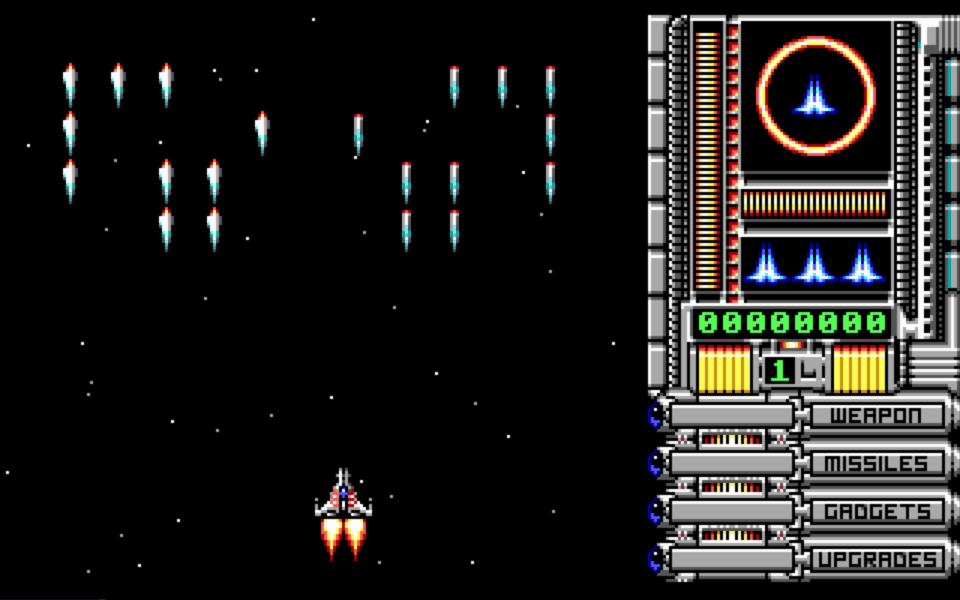The height and width of the screenshot is (600, 960).
Task: Open the MISSILES panel
Action: (876, 463)
